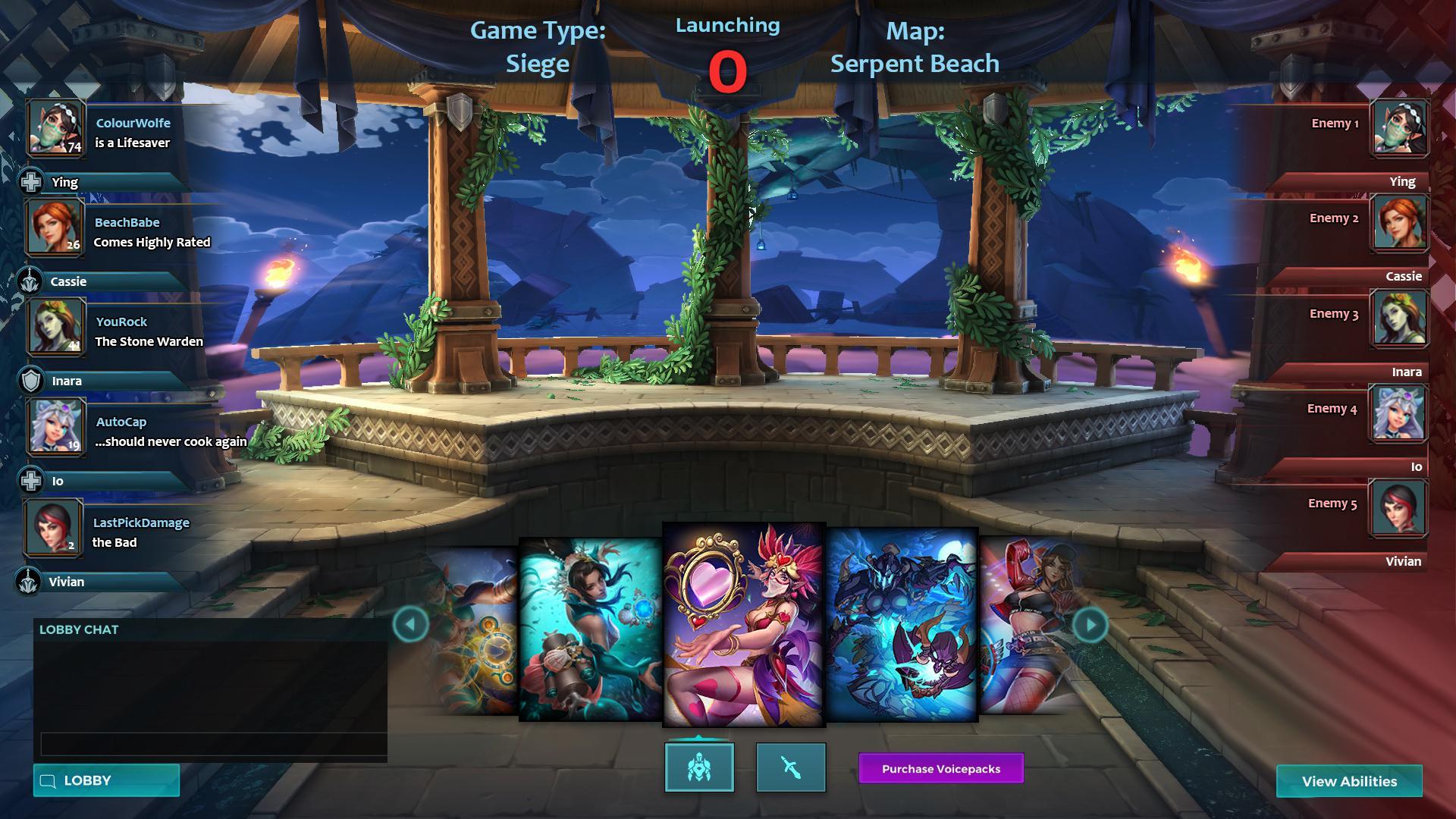The width and height of the screenshot is (1456, 819).
Task: Click Enemy 4's Io portrait
Action: click(x=1399, y=413)
